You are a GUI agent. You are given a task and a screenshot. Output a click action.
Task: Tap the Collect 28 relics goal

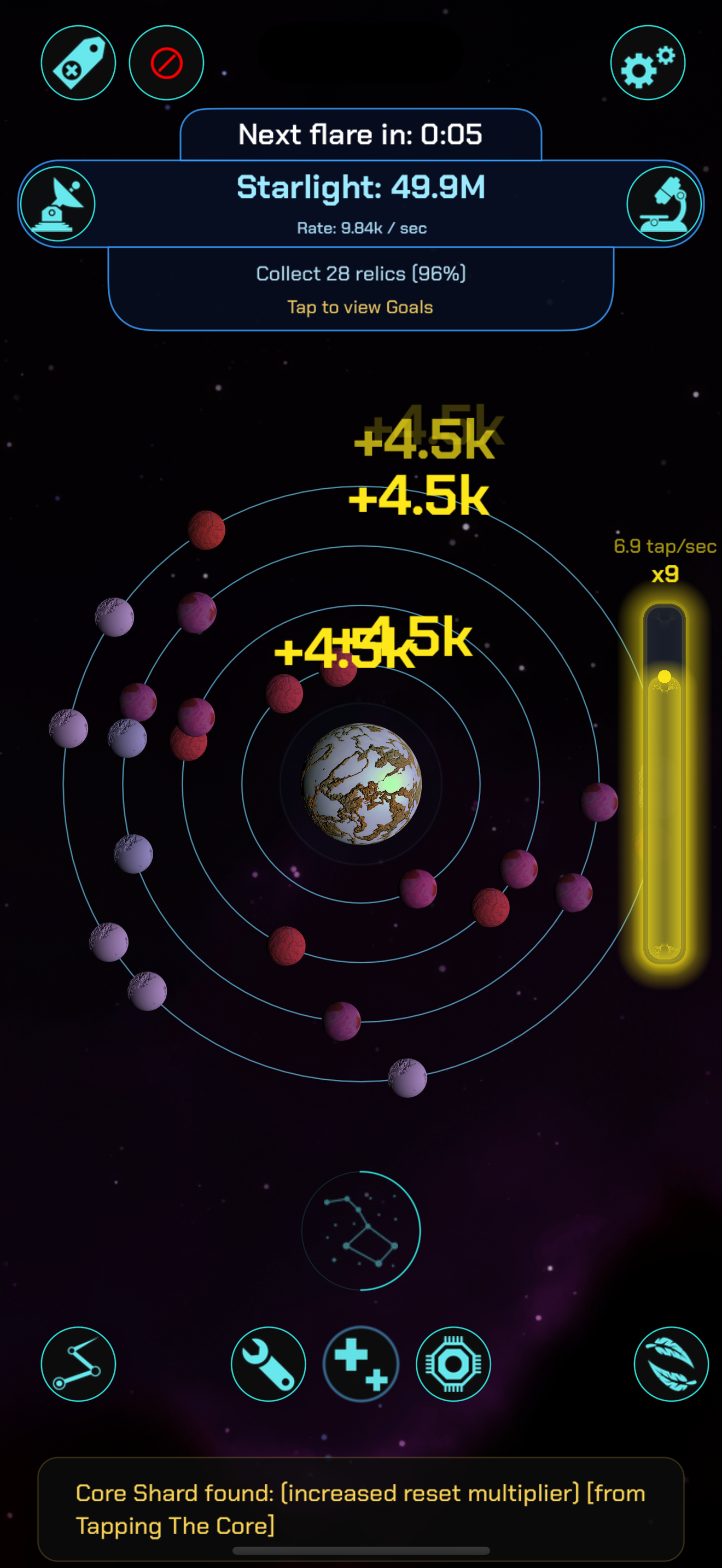tap(360, 273)
